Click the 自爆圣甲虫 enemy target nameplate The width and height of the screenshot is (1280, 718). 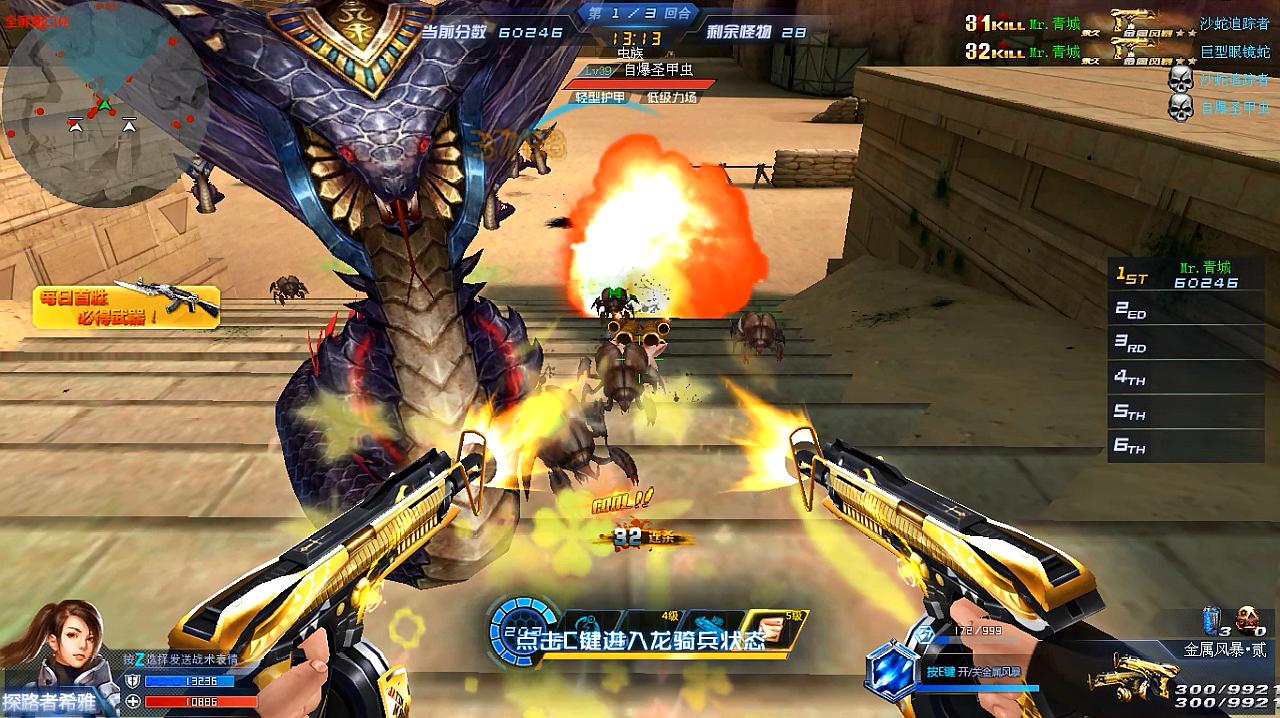coord(657,70)
